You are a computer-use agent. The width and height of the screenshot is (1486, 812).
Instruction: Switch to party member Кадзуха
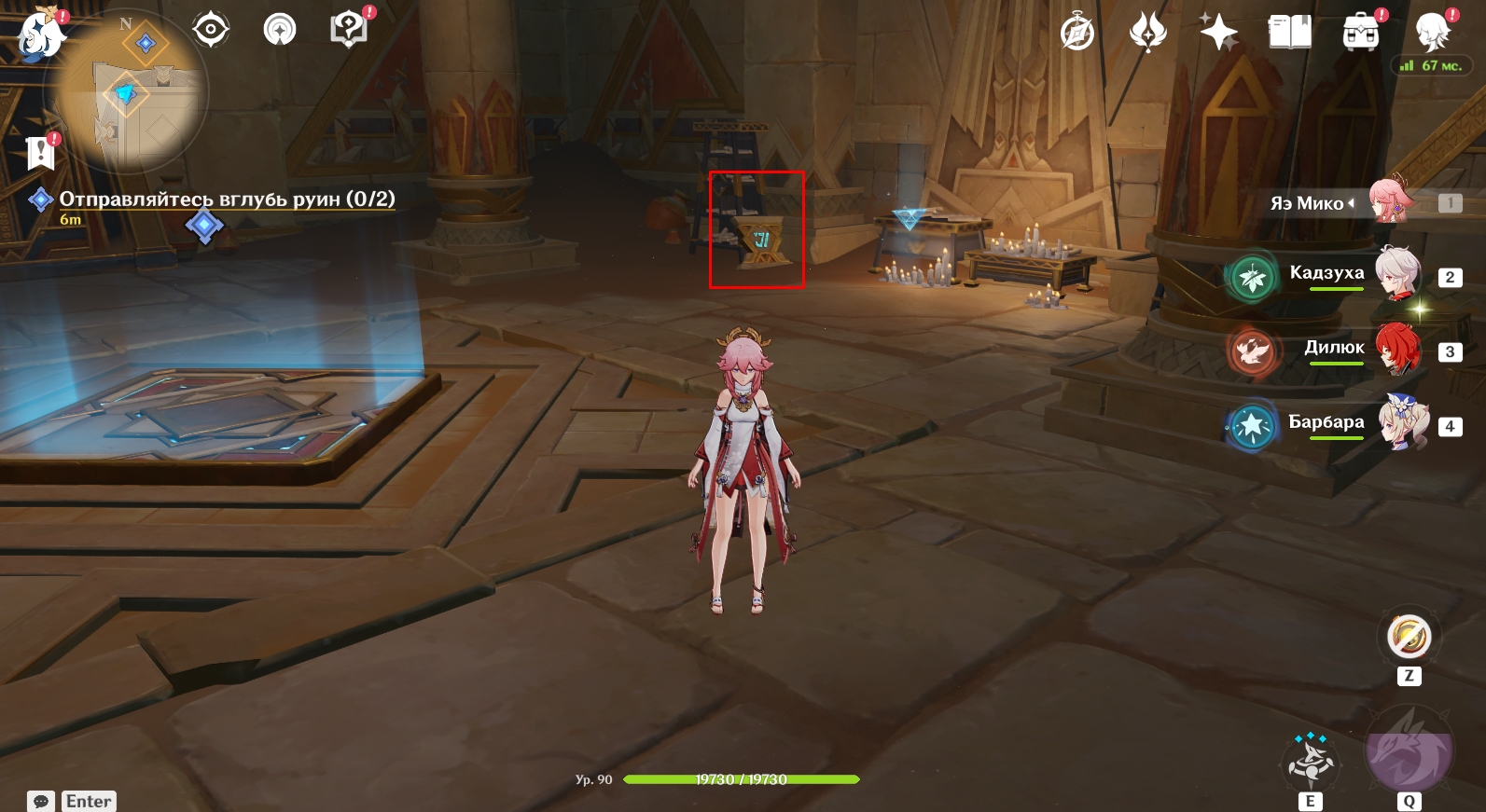(x=1396, y=274)
